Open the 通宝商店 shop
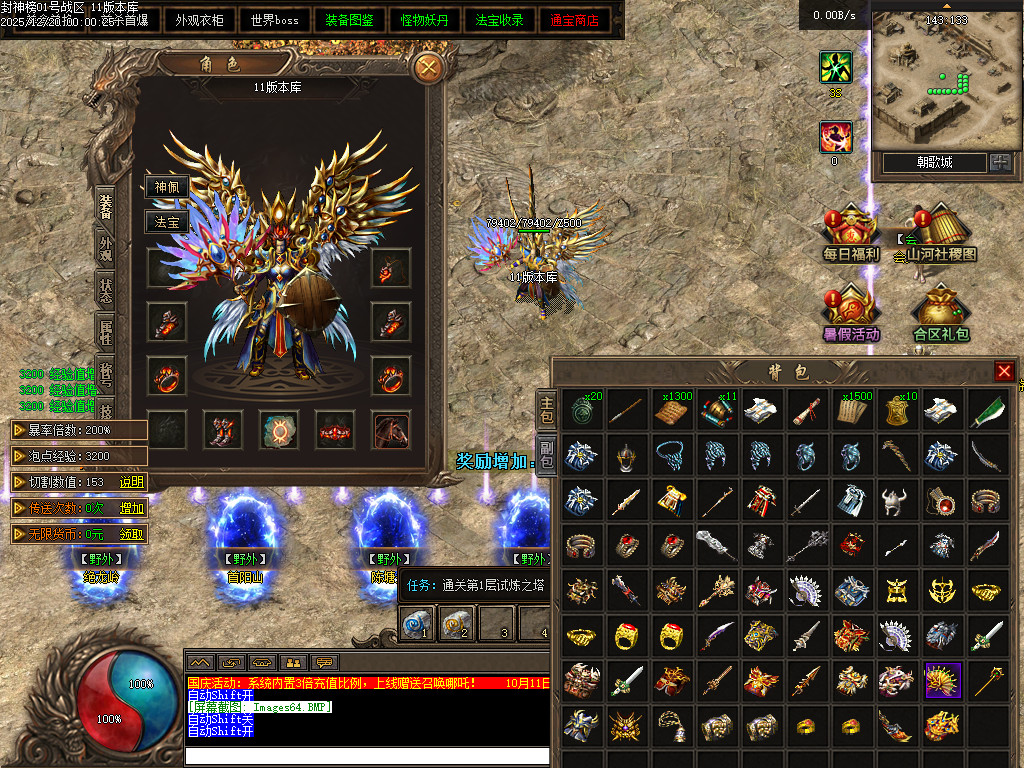The image size is (1024, 768). [x=575, y=20]
